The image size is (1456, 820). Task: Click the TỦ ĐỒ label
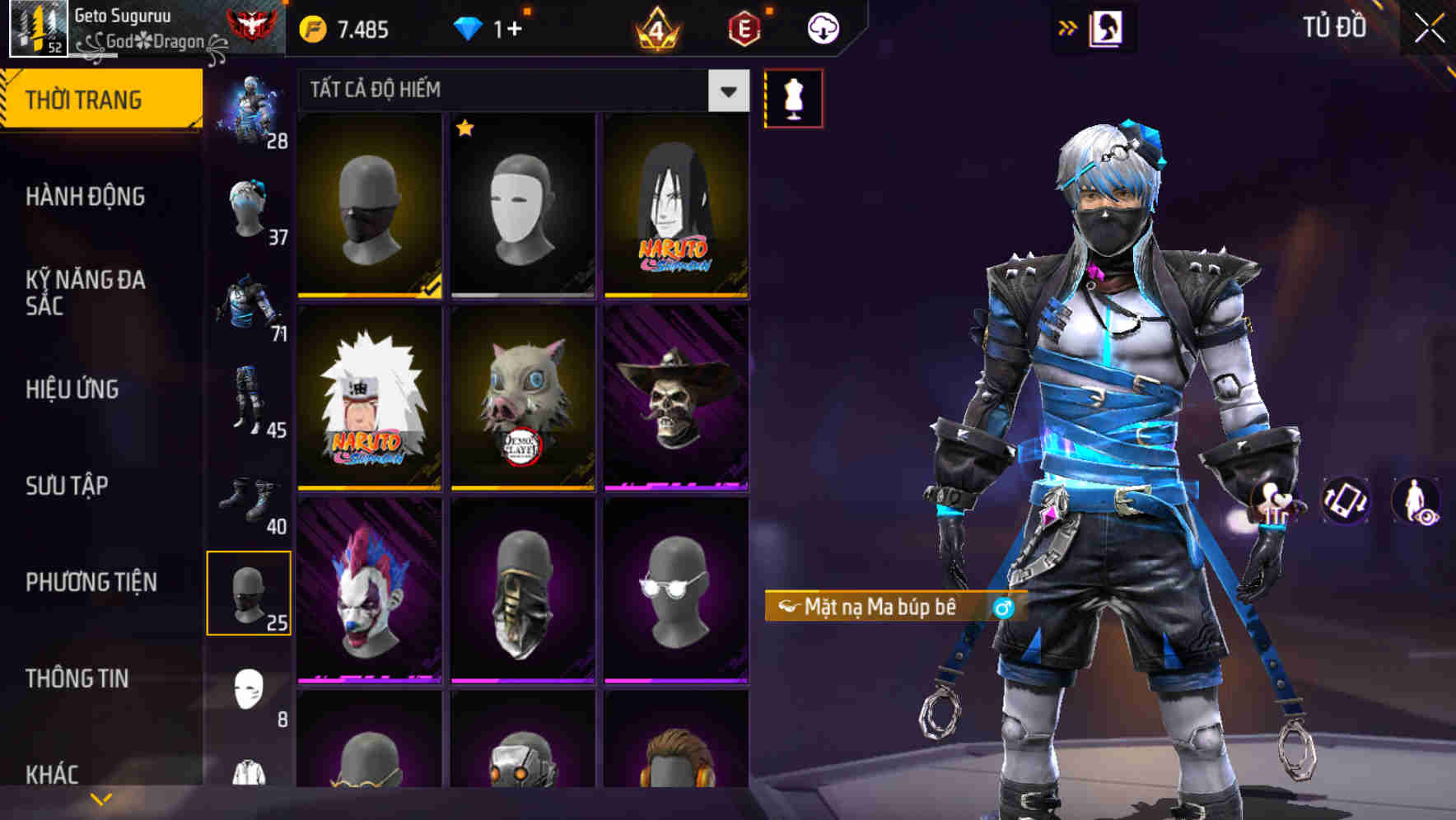(1335, 27)
